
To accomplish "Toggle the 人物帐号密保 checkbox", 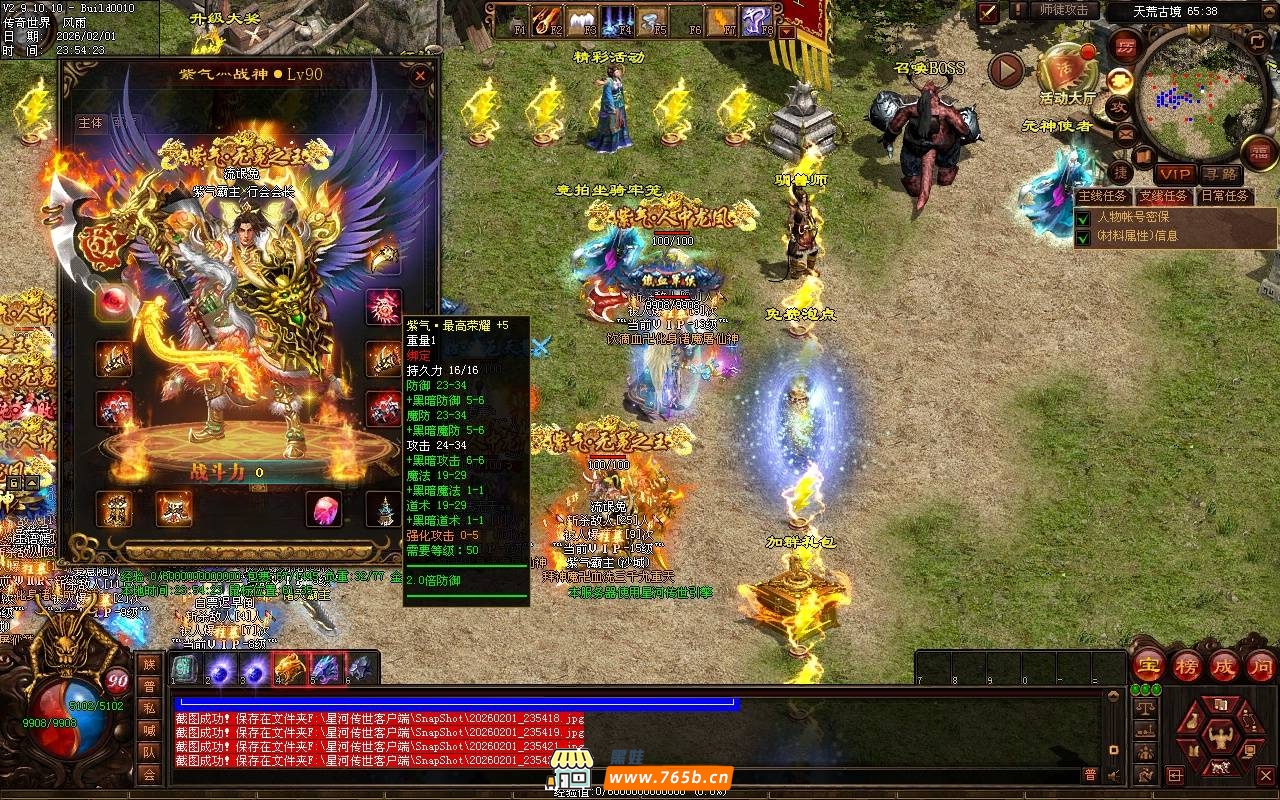I will 1083,217.
